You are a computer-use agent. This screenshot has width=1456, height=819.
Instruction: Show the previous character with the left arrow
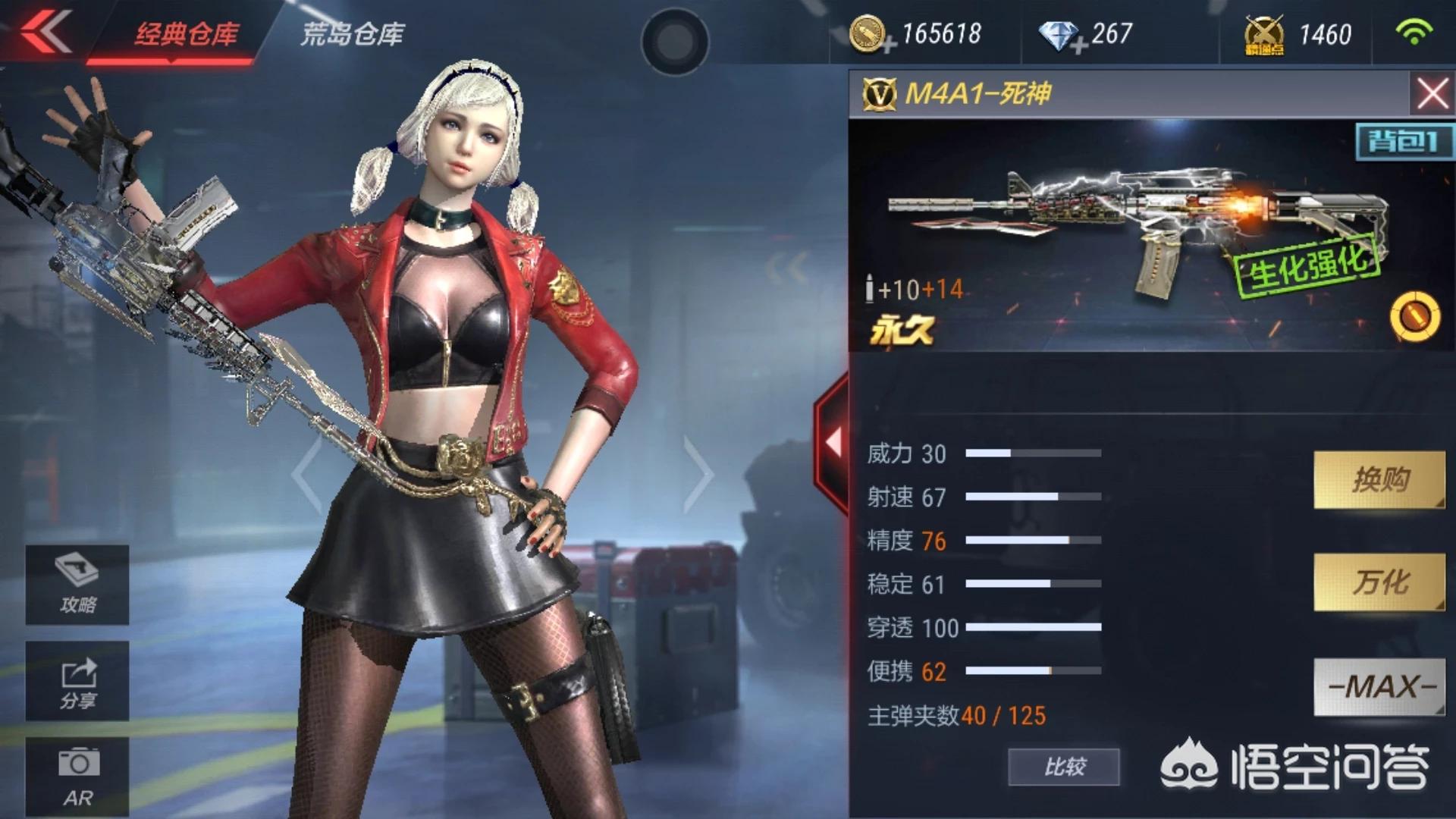pyautogui.click(x=307, y=474)
